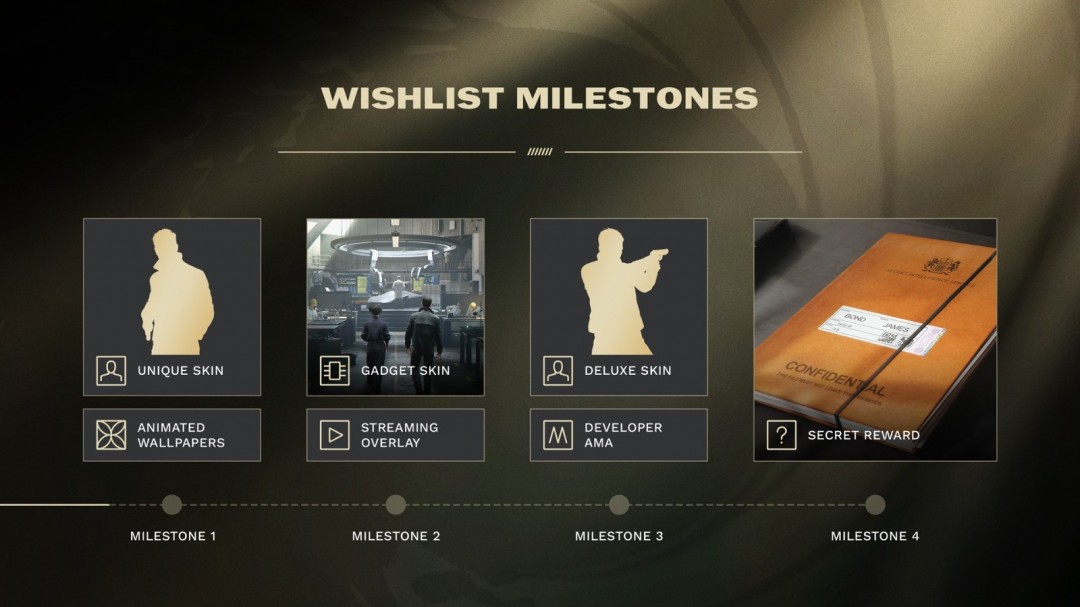Choose the Deluxe Skin reward card
1080x607 pixels.
(618, 306)
